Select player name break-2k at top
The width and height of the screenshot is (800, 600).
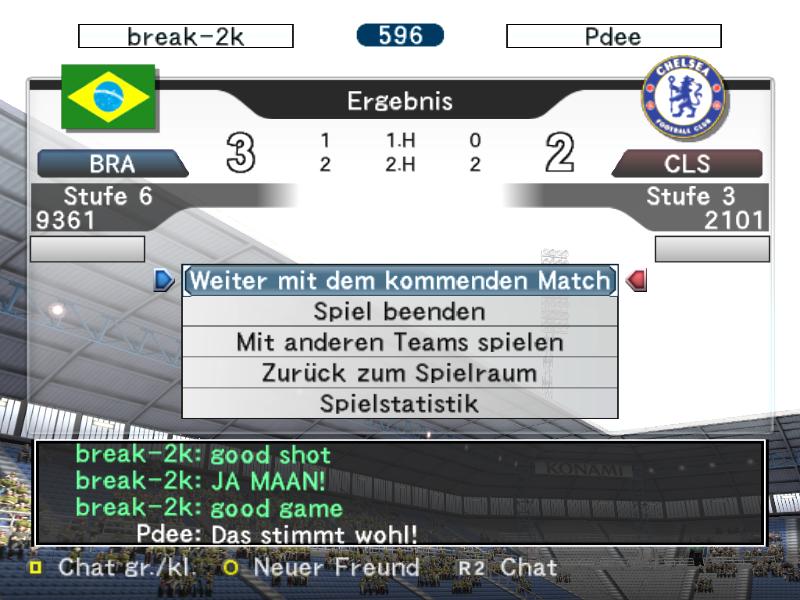(186, 37)
